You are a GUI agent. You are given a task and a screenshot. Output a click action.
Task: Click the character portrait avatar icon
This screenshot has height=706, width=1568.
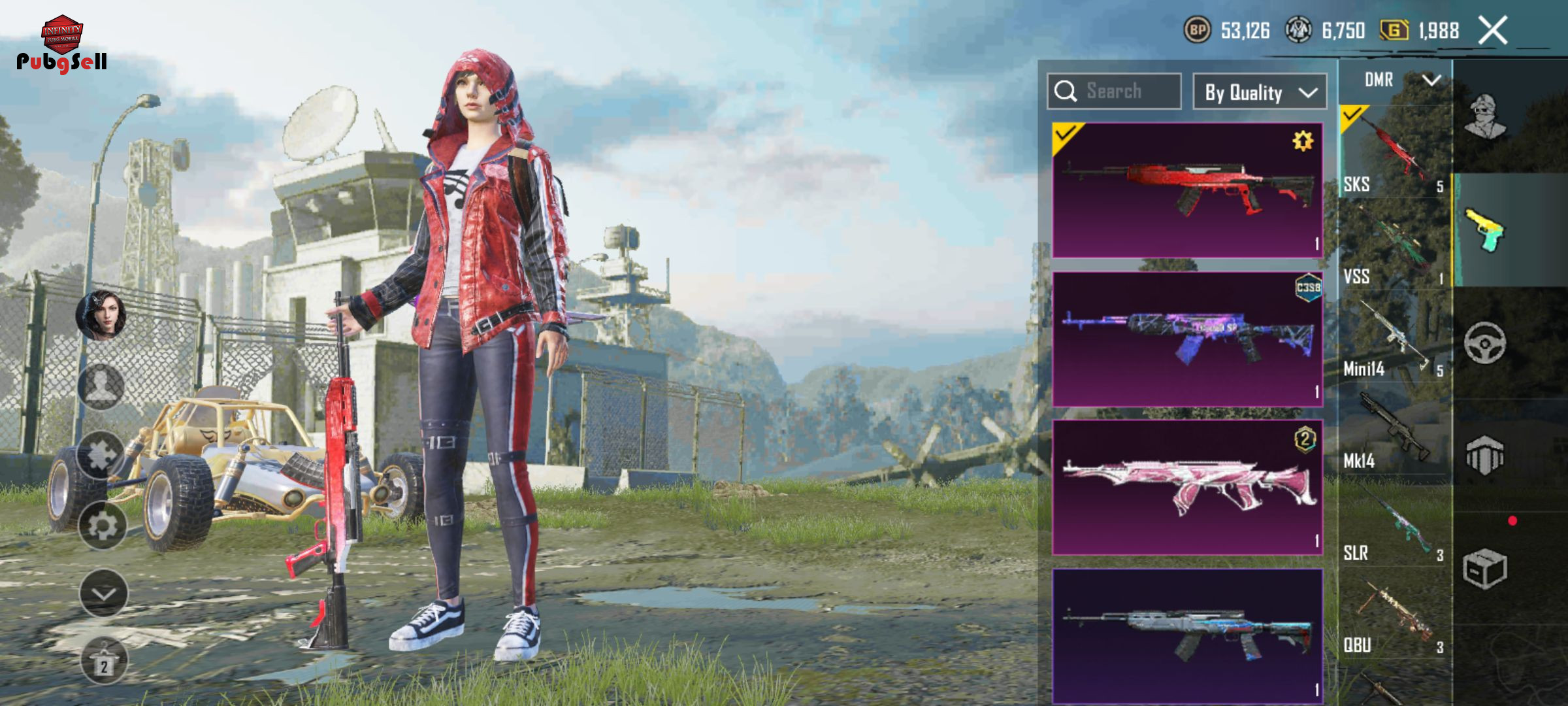[x=101, y=315]
